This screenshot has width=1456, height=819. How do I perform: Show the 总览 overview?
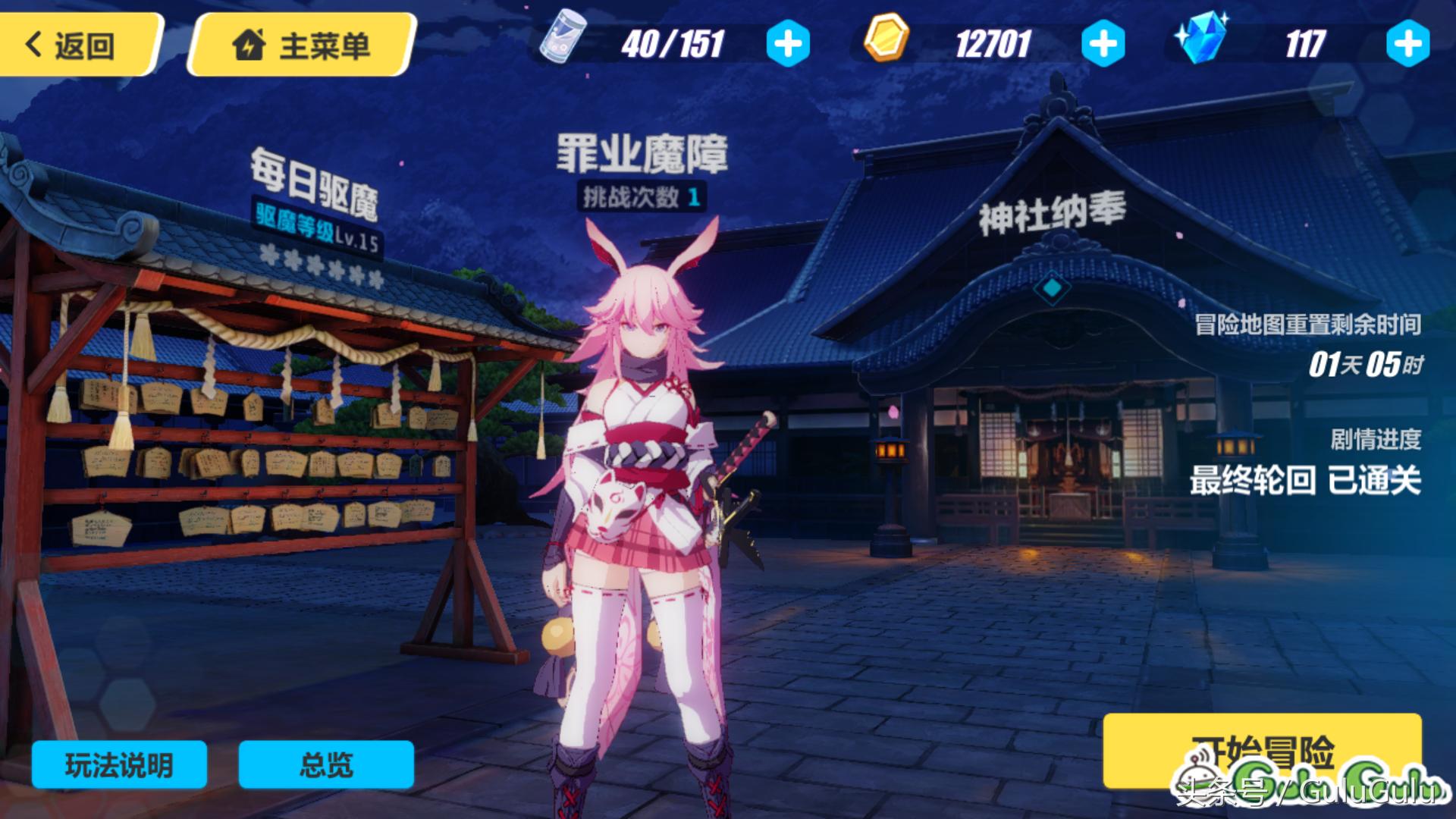pos(326,764)
